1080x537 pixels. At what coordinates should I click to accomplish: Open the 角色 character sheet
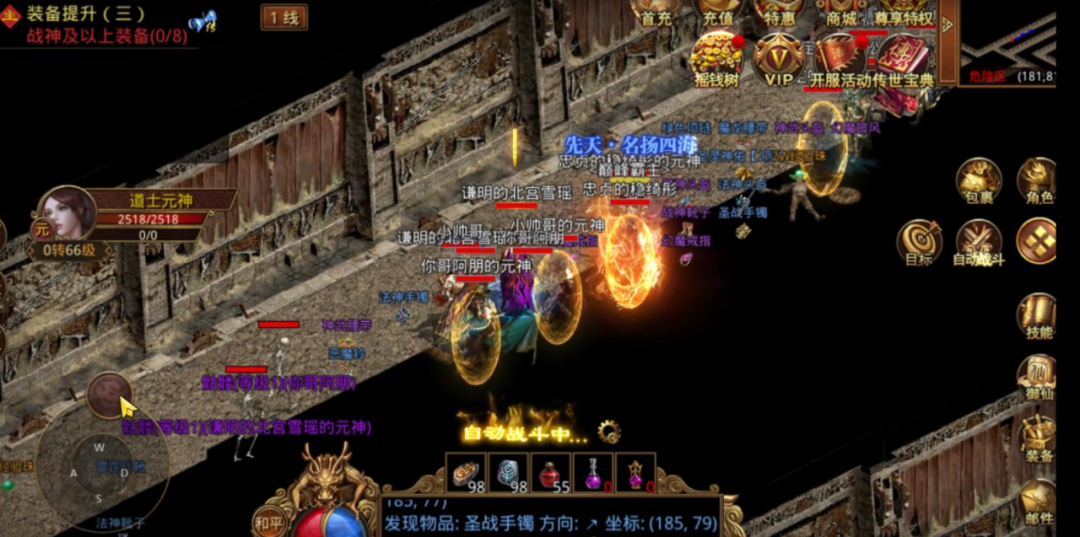point(1038,181)
